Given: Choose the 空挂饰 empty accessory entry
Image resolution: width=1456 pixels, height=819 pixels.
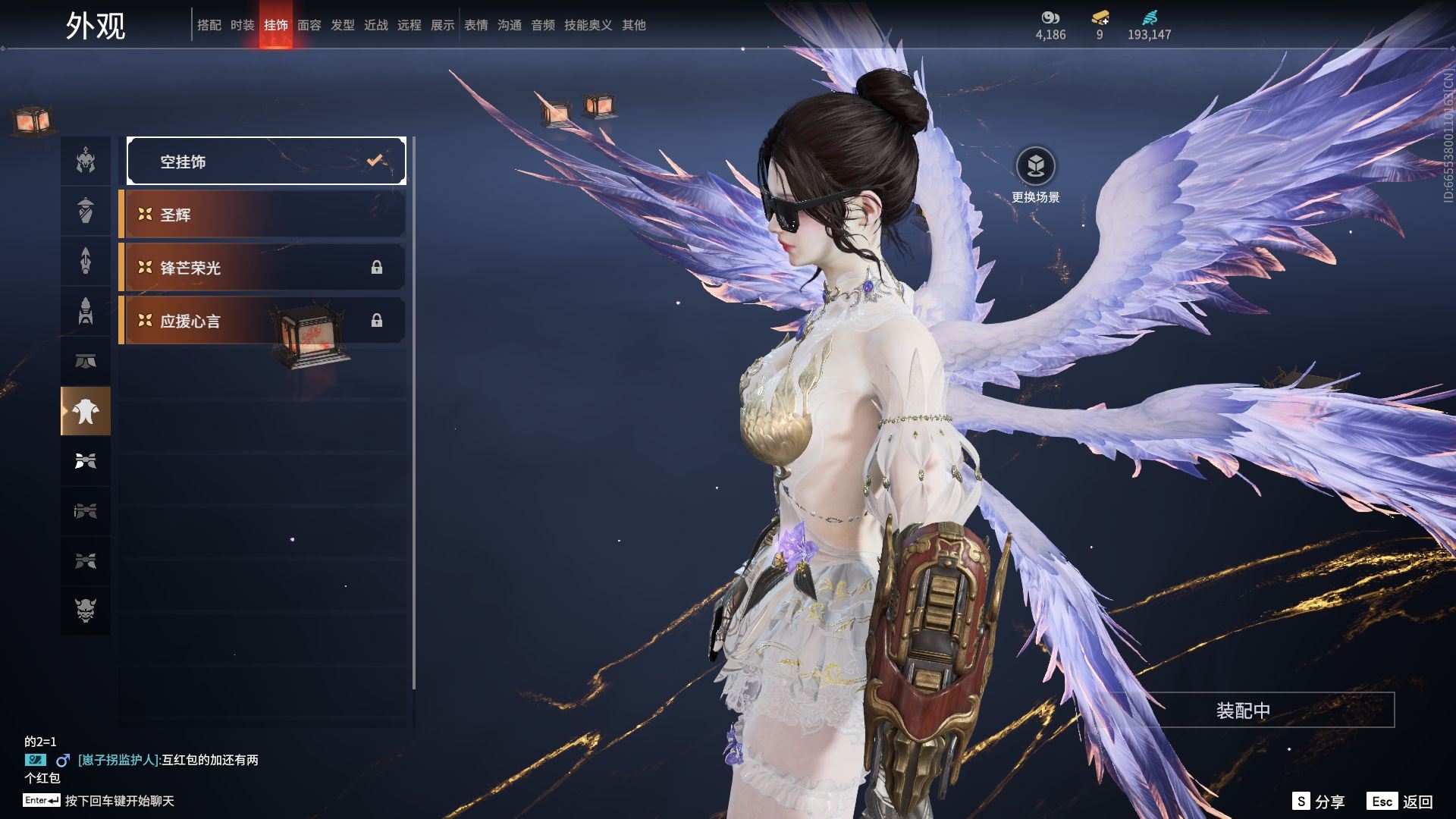Looking at the screenshot, I should click(x=266, y=161).
